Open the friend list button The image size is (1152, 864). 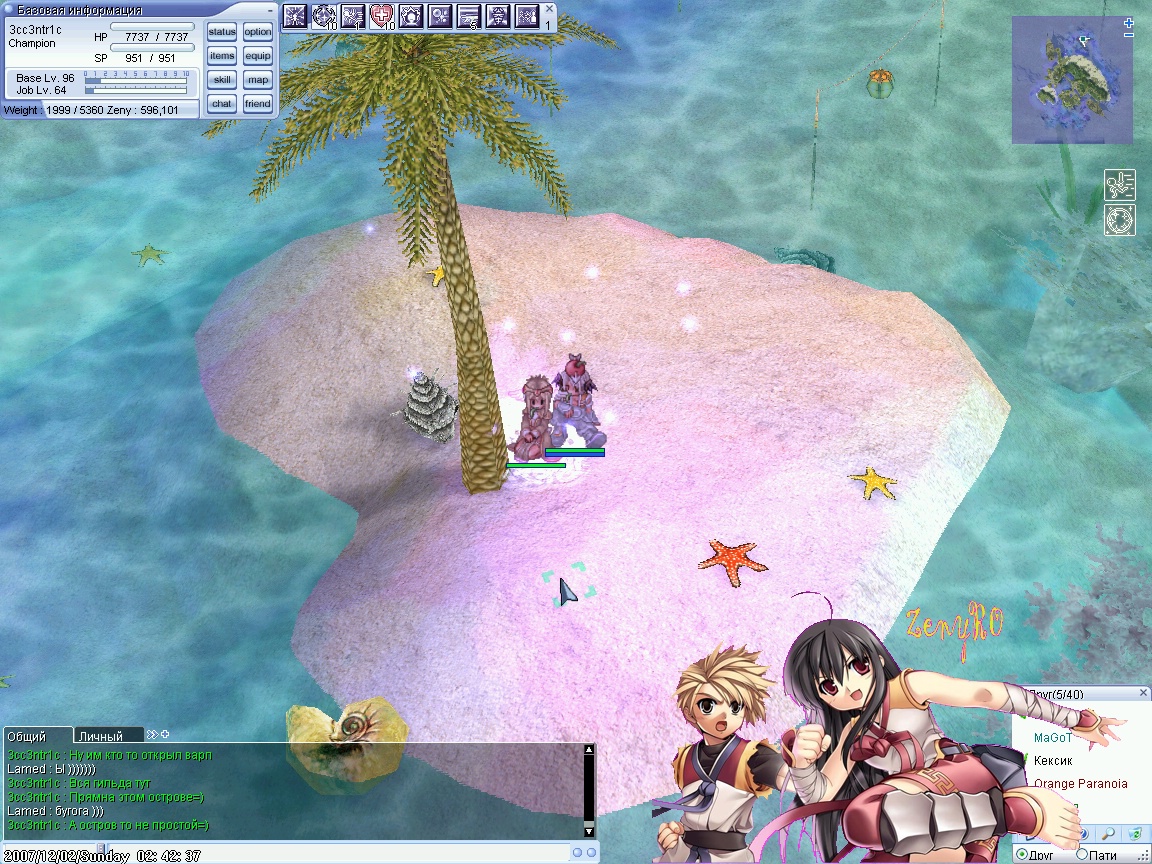click(257, 104)
